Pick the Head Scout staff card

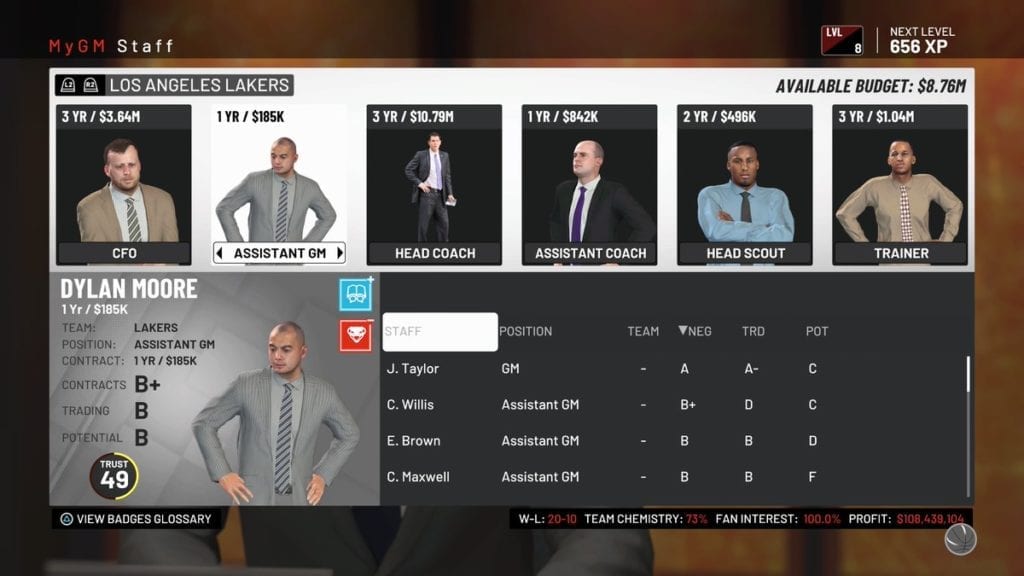click(x=745, y=185)
